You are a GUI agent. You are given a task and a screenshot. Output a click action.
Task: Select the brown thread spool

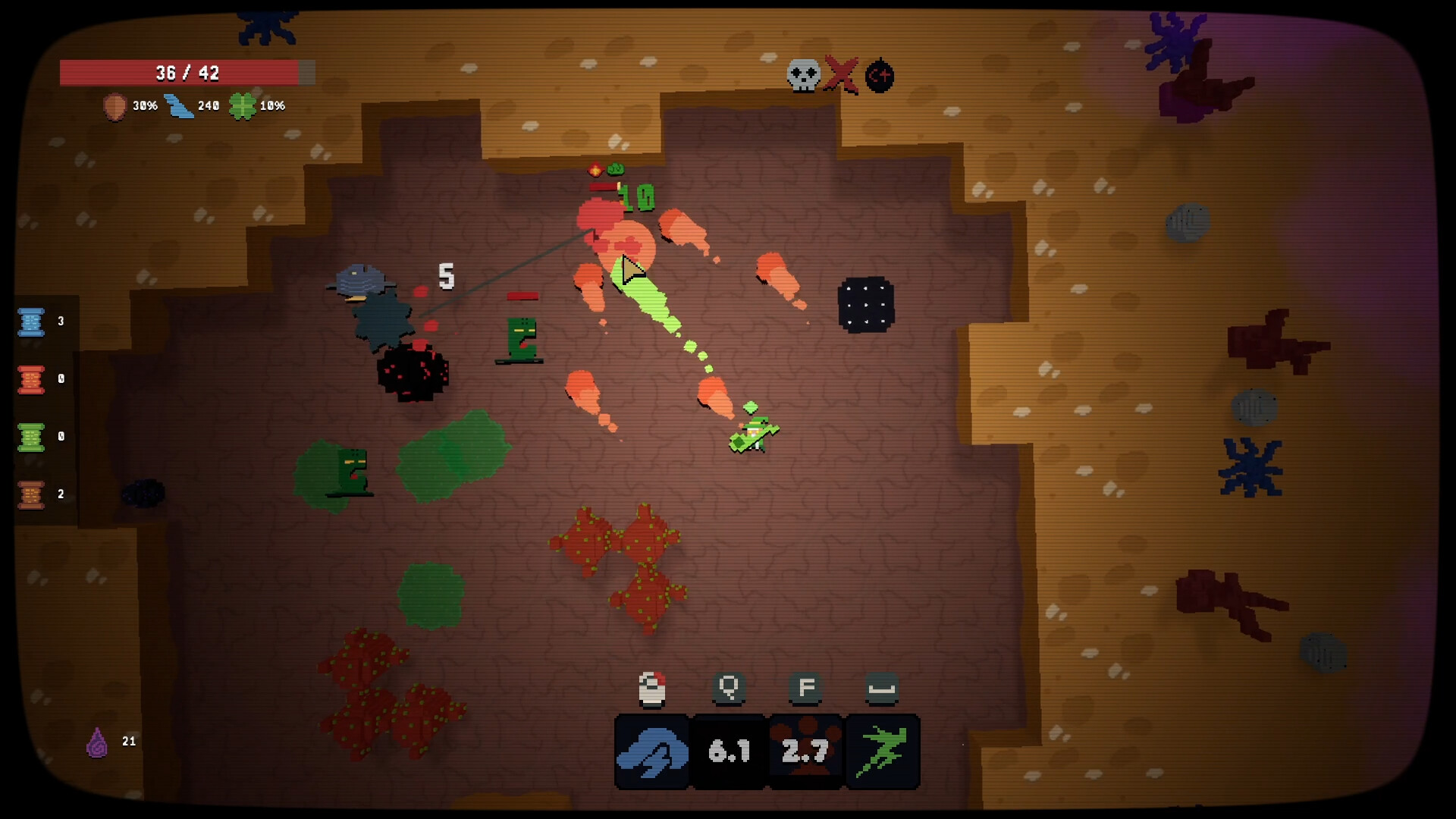(x=31, y=494)
